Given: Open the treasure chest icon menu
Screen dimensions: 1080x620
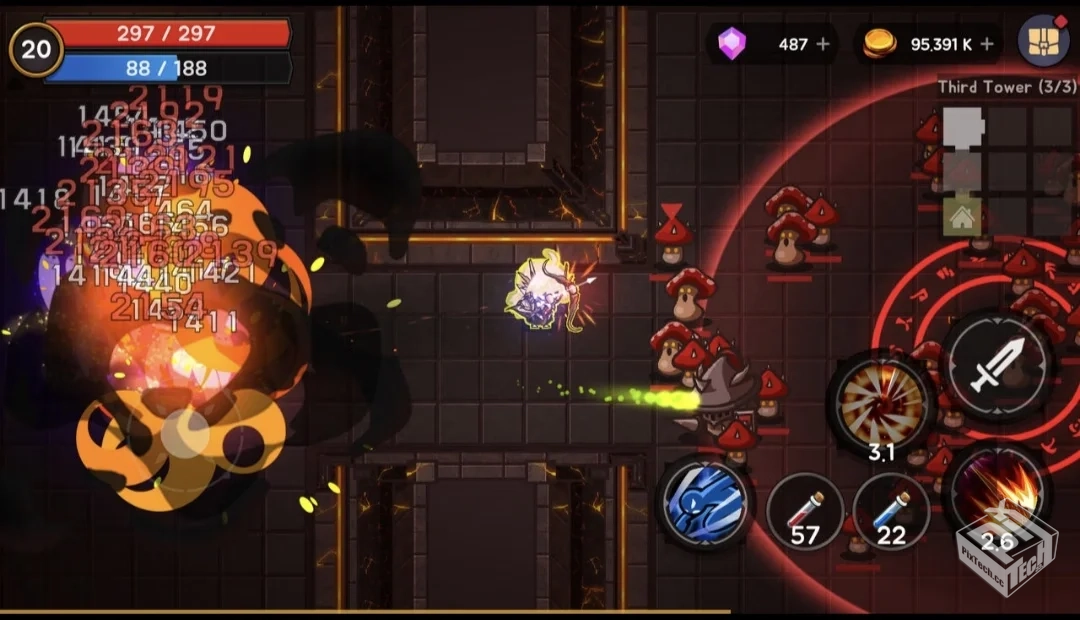Looking at the screenshot, I should point(1043,42).
